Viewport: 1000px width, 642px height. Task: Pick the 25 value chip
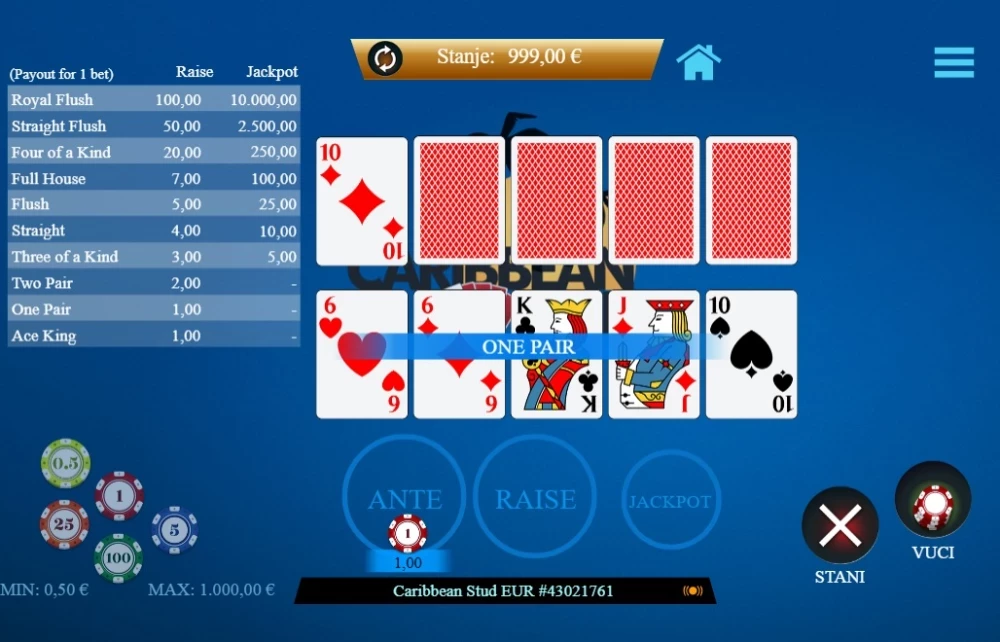tap(64, 524)
